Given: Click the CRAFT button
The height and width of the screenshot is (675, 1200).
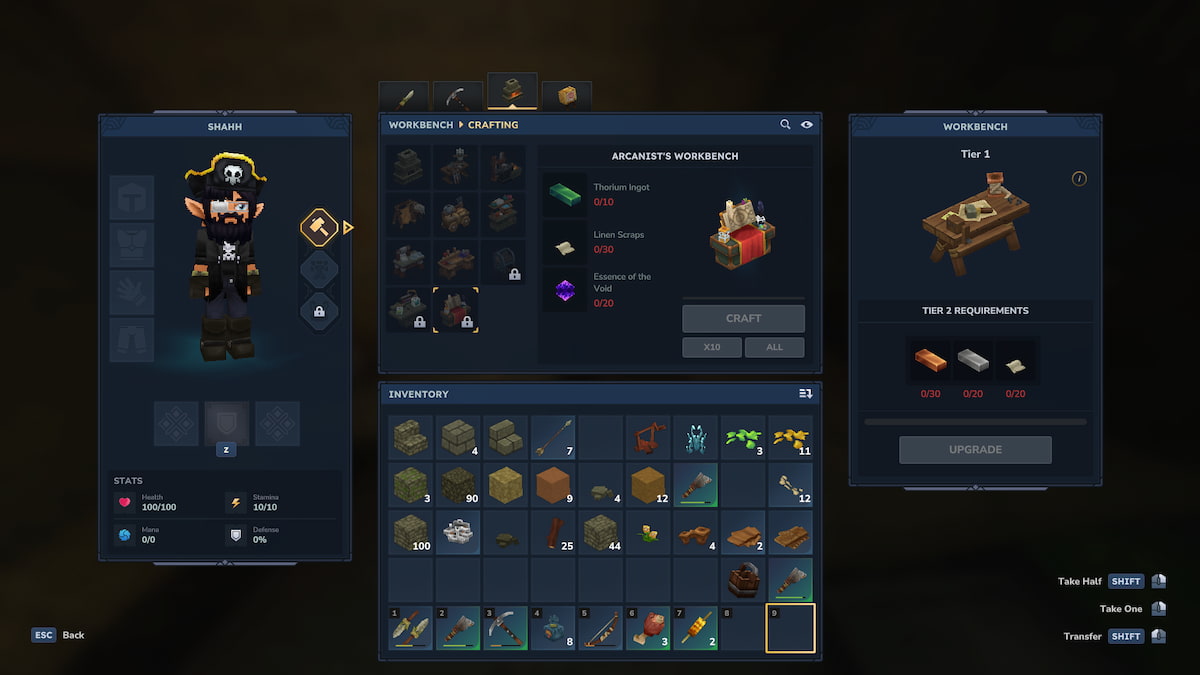Looking at the screenshot, I should coord(743,318).
